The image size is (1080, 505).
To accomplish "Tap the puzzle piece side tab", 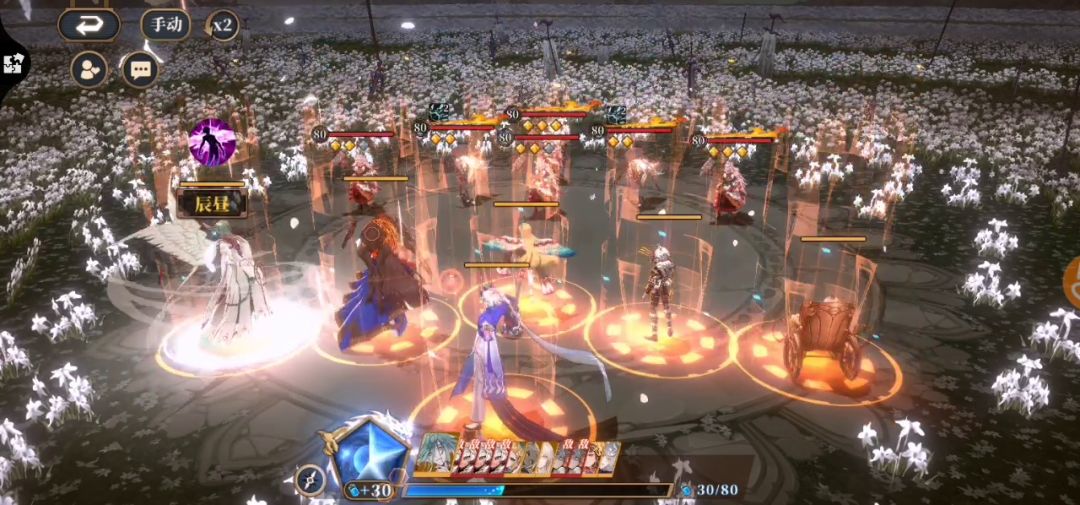I will (x=13, y=63).
